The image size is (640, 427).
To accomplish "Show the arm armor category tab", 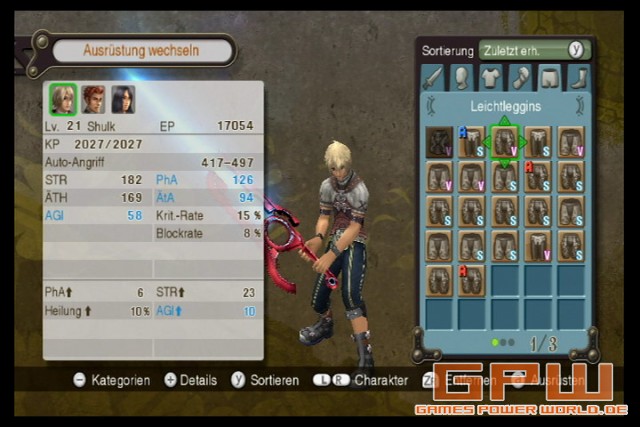I will point(520,77).
